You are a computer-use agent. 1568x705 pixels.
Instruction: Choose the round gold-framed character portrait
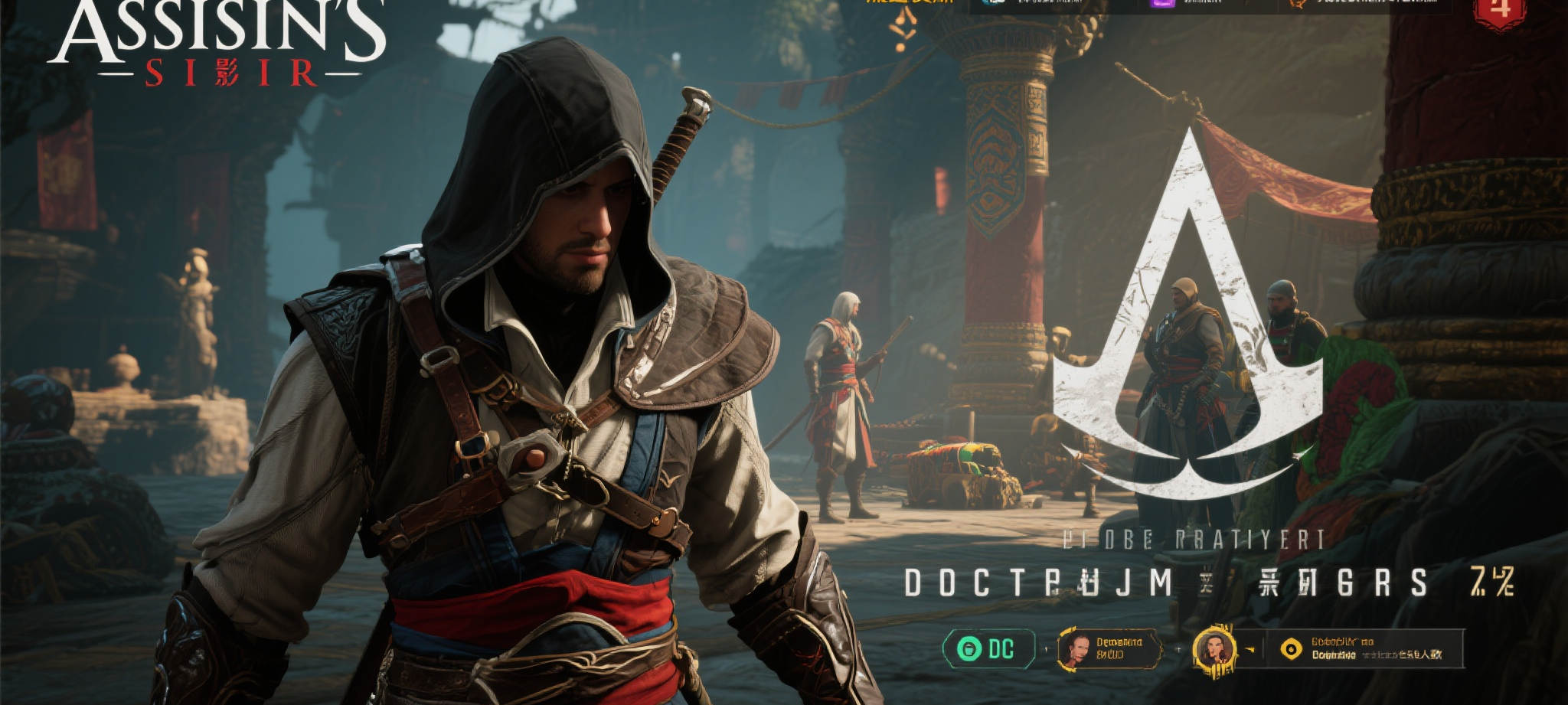[x=1214, y=650]
